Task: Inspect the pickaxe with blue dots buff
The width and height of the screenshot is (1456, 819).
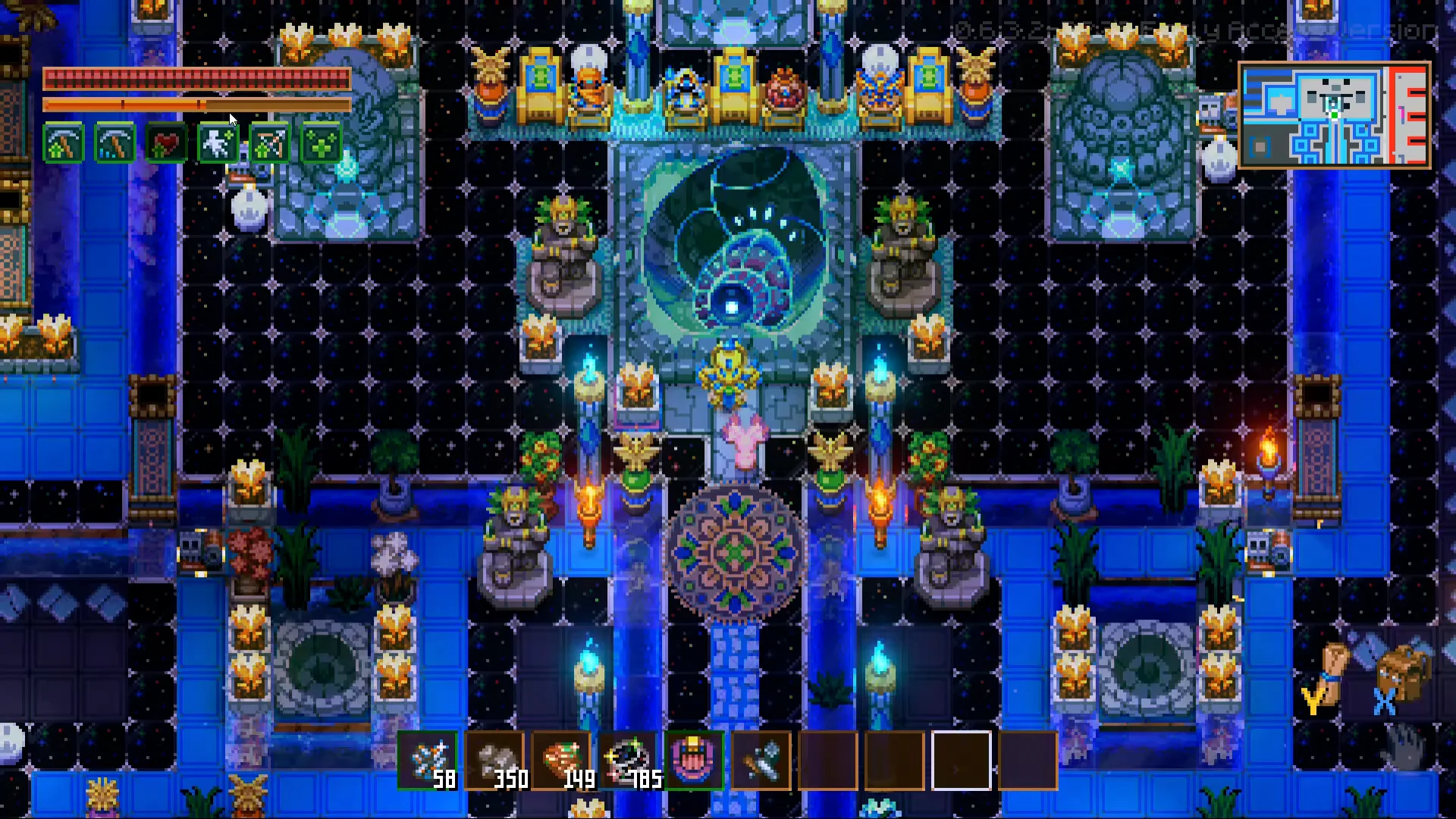Action: tap(115, 144)
